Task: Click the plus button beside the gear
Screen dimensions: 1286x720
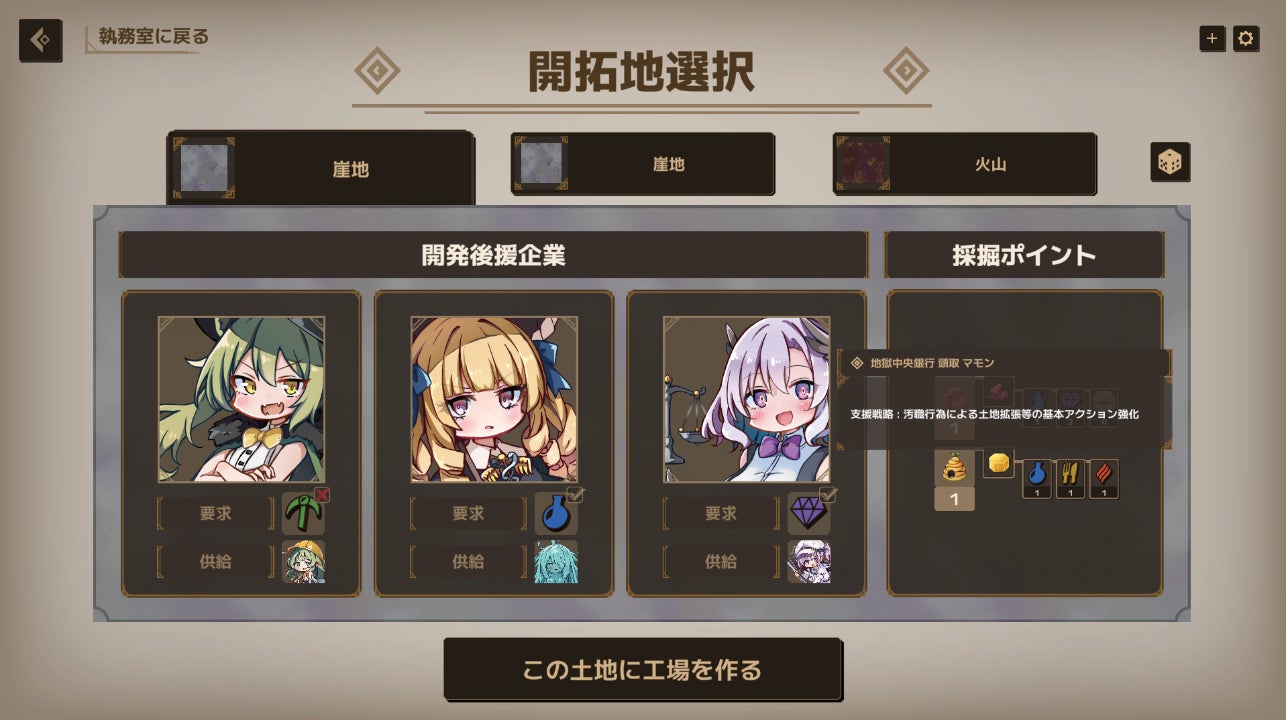Action: point(1212,39)
